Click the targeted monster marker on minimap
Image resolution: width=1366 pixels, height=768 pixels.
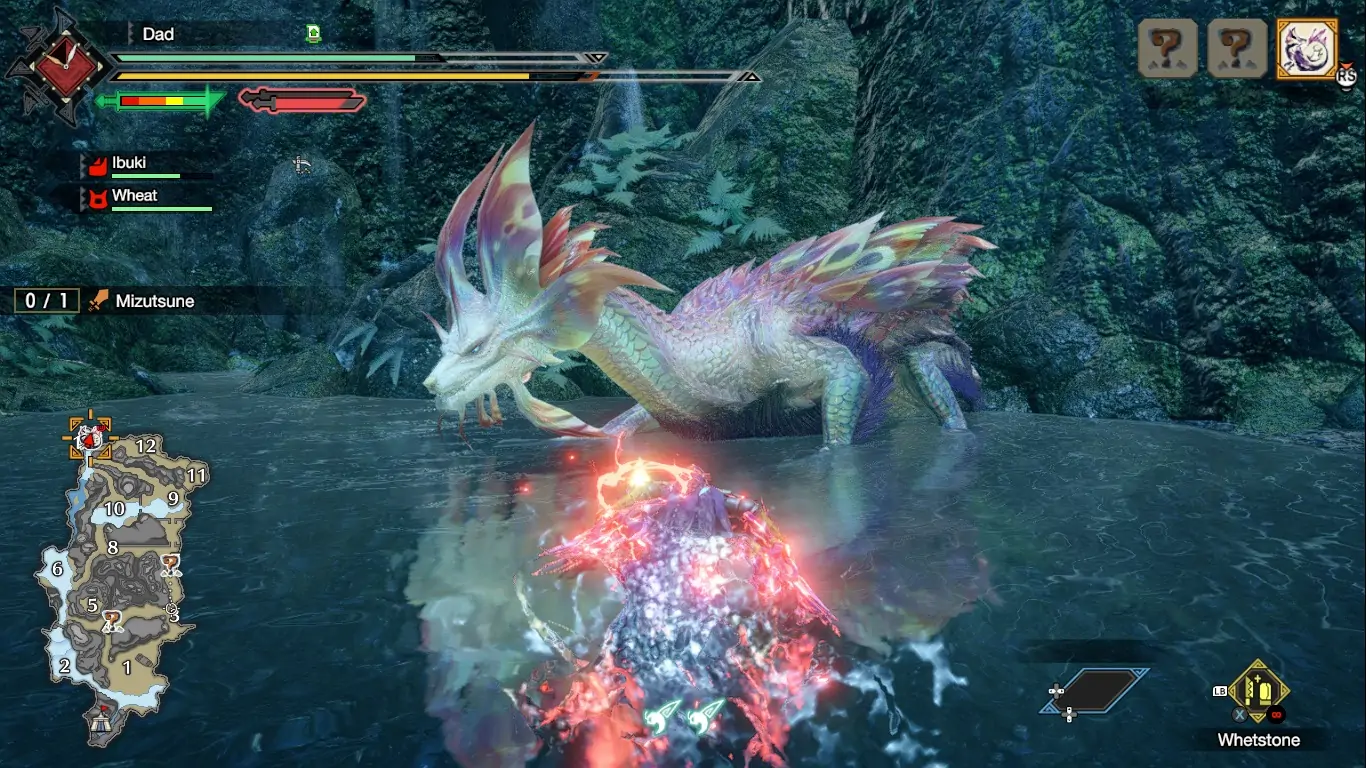pyautogui.click(x=91, y=438)
